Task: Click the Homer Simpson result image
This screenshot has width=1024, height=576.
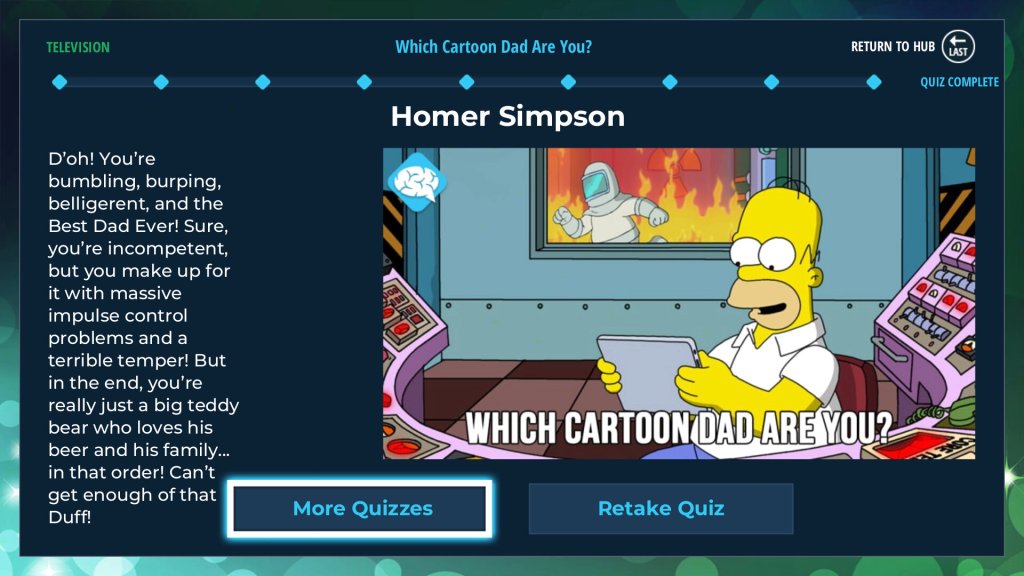Action: pos(678,303)
